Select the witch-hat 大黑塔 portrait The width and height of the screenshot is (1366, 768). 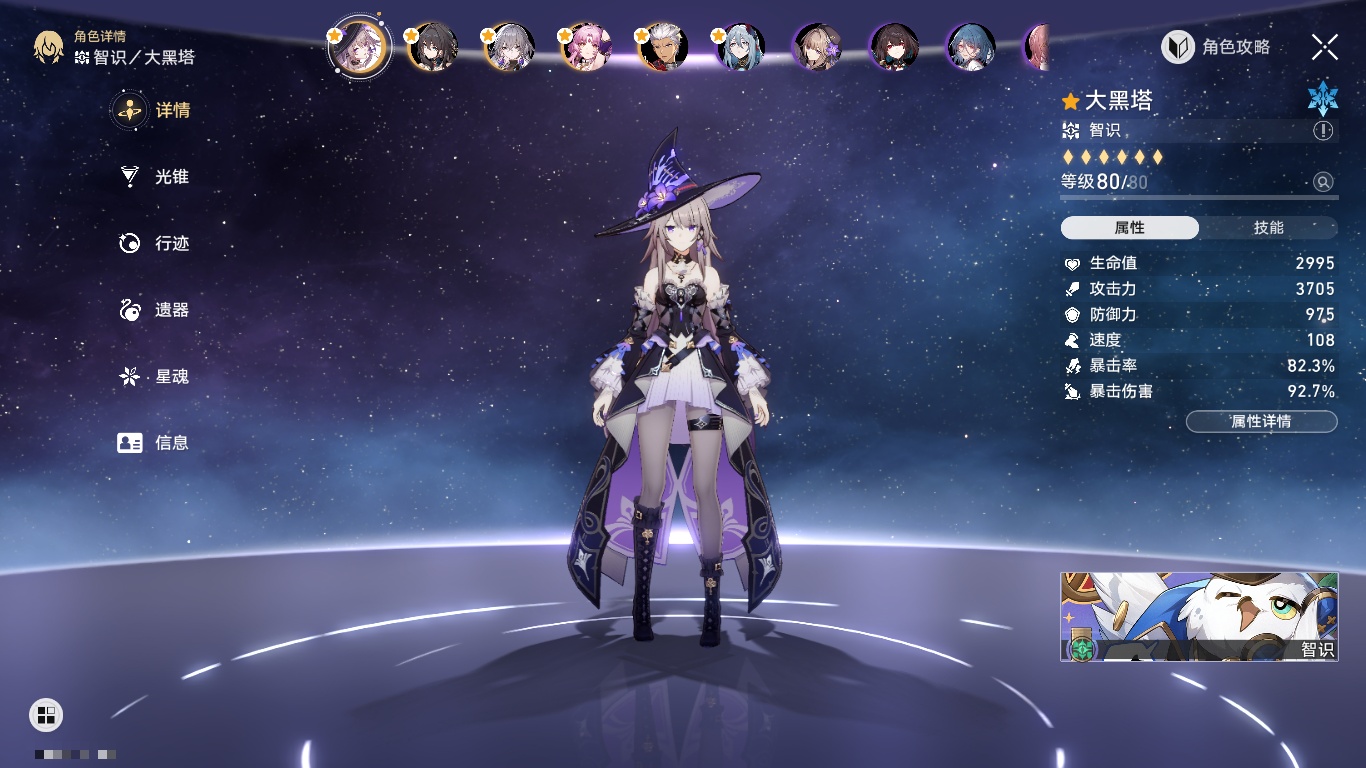(358, 47)
